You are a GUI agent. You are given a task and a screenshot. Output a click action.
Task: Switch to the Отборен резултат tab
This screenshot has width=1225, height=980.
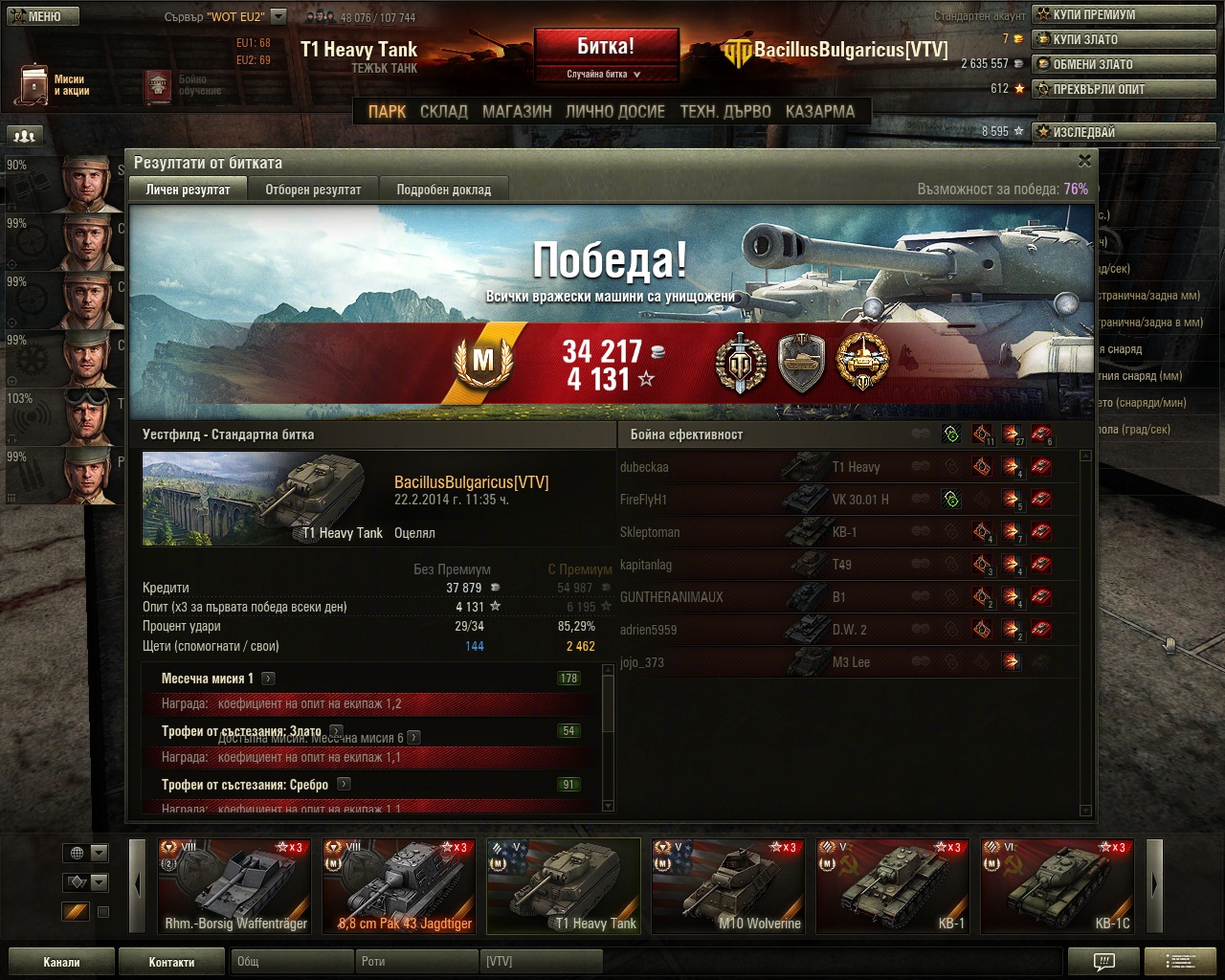(313, 189)
